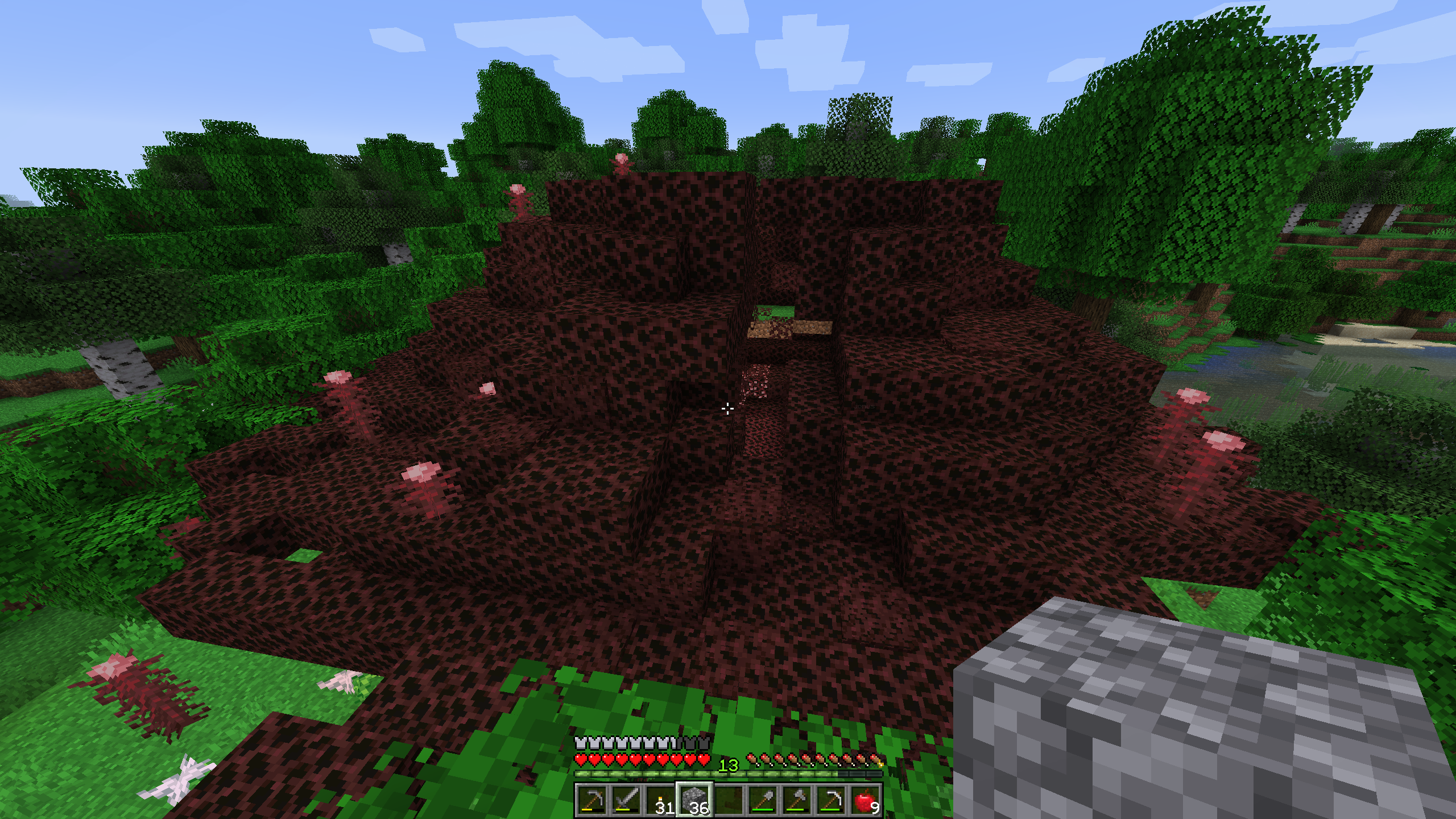The width and height of the screenshot is (1456, 819).
Task: Select the stone pickaxe with yellow durability
Action: click(x=591, y=800)
